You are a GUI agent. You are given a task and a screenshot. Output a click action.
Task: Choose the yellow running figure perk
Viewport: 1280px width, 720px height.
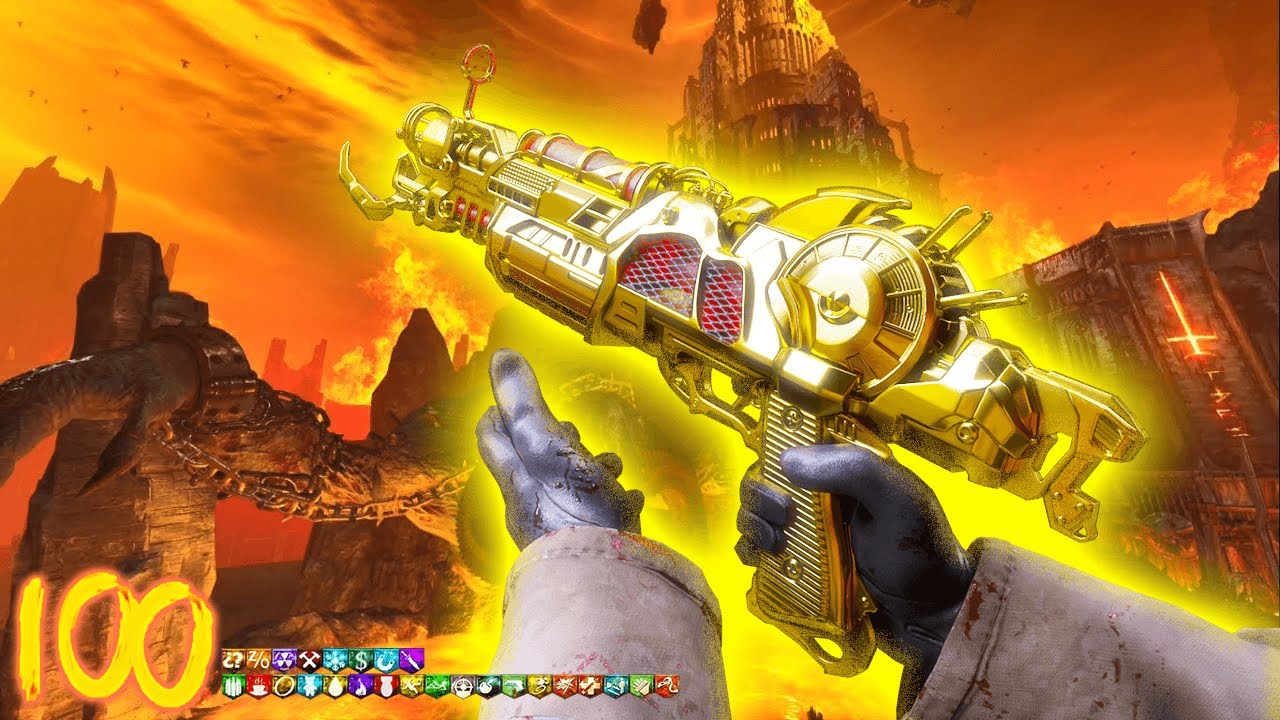point(412,686)
